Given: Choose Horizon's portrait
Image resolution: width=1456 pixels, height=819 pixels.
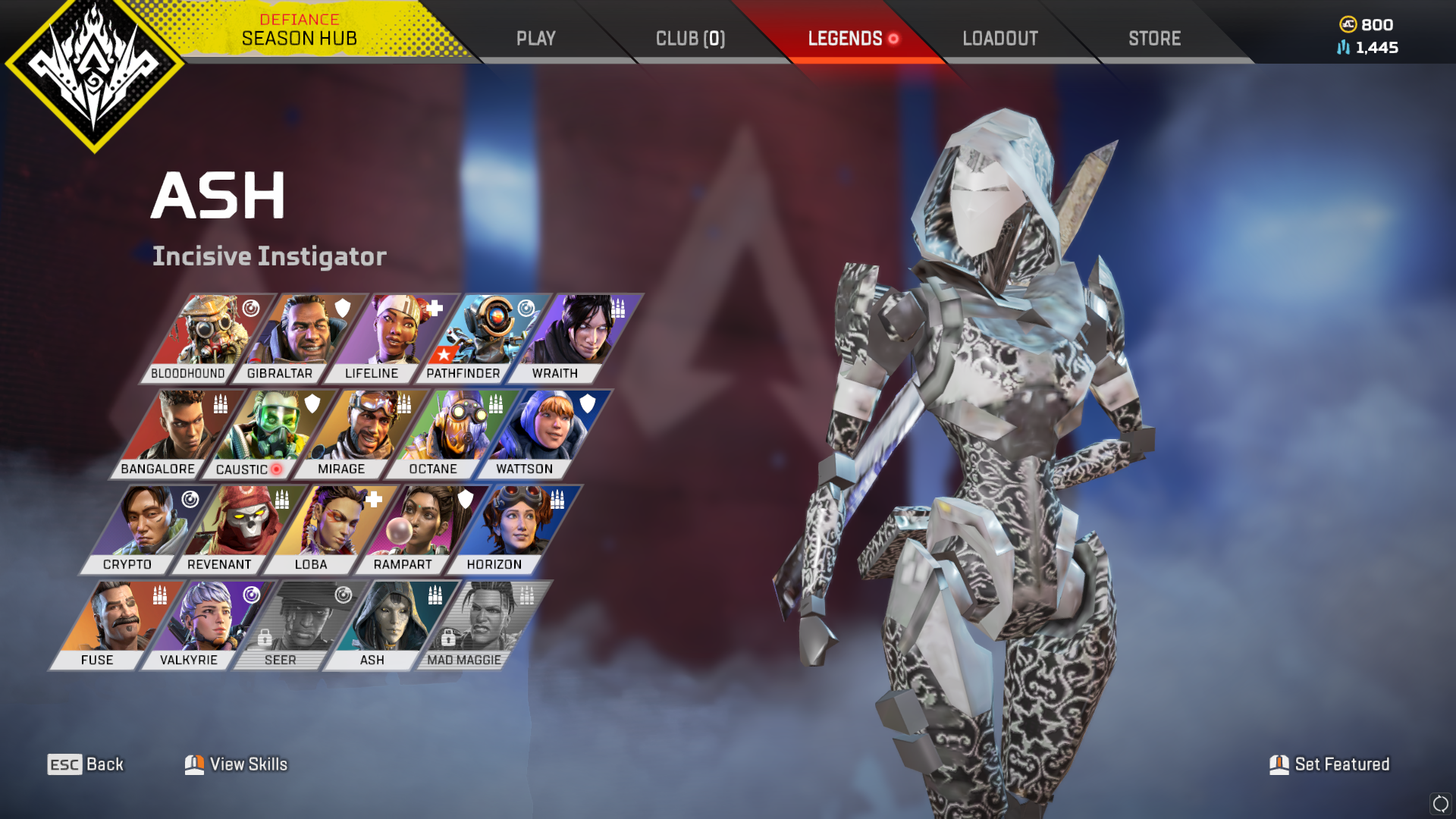Looking at the screenshot, I should (x=510, y=529).
